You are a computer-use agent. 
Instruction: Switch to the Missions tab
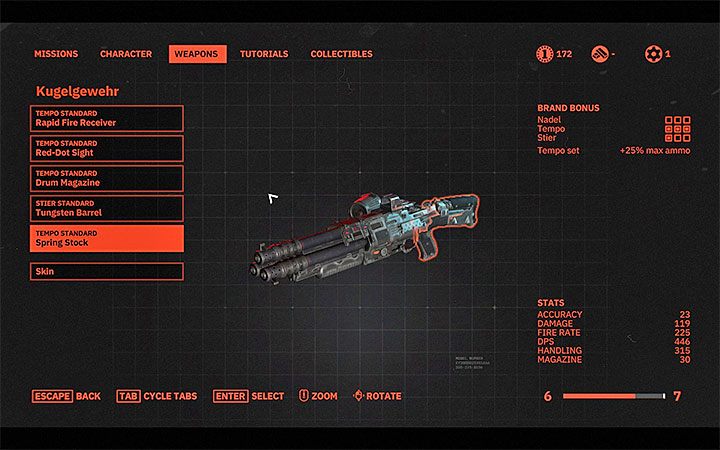[56, 54]
